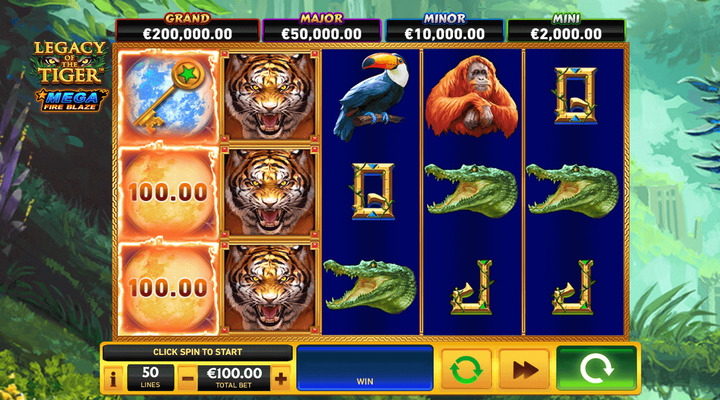Open the autoplay spin options
Screen dimensions: 720x400
coord(466,369)
